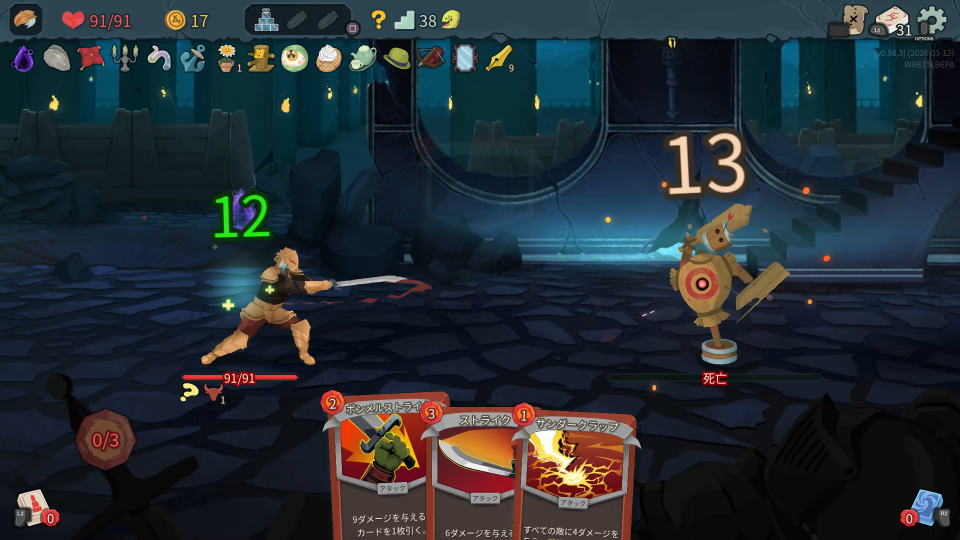Inspect the teapot relic
This screenshot has height=540, width=960.
click(363, 58)
